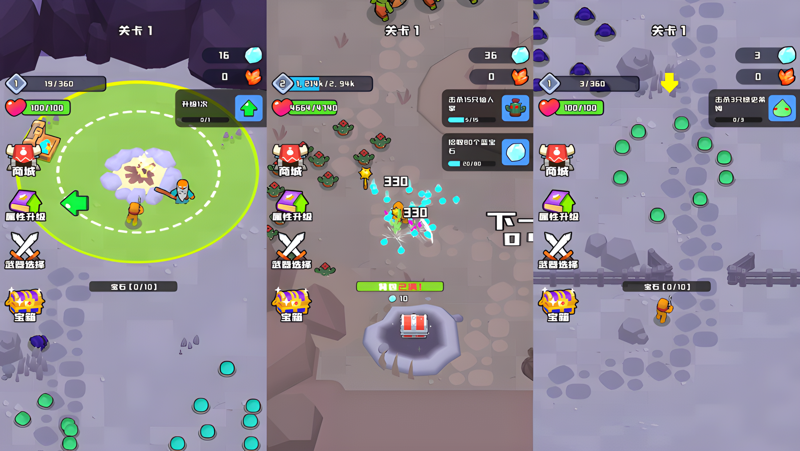Image resolution: width=800 pixels, height=451 pixels.
Task: Open the 升级1次 upgrade quest tracker
Action: pyautogui.click(x=221, y=108)
